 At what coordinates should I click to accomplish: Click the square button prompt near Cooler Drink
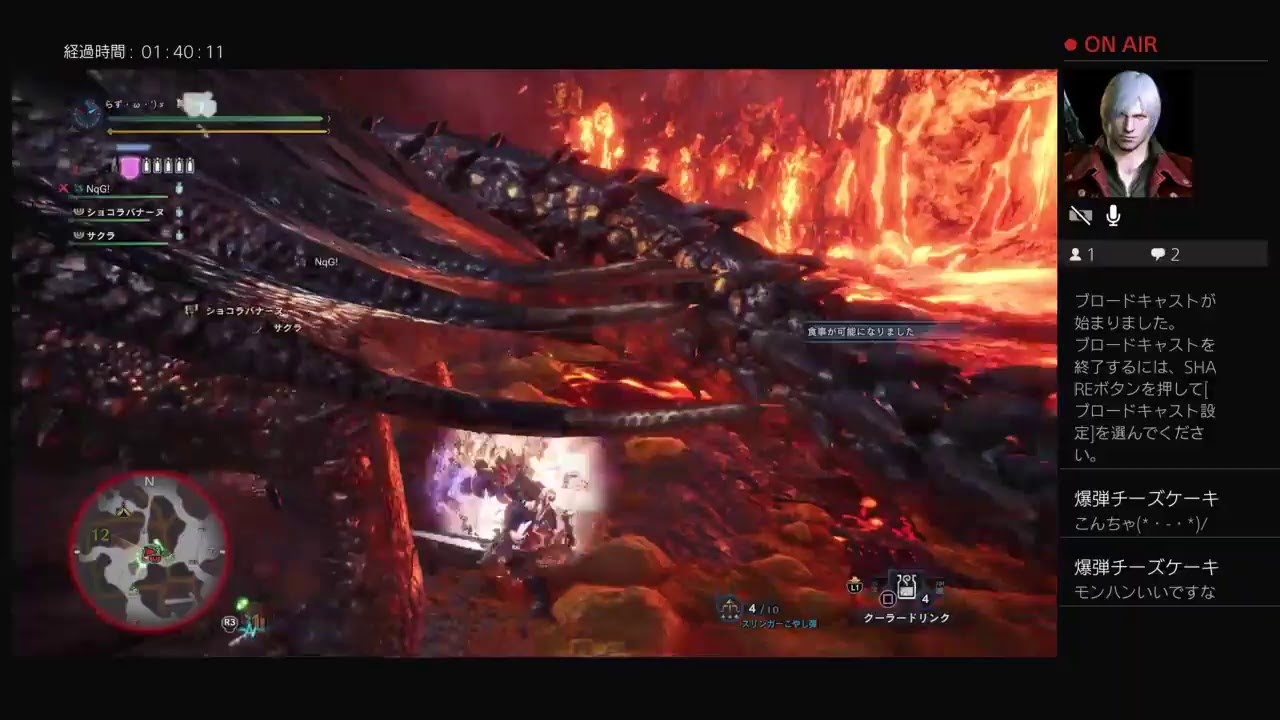[x=888, y=598]
